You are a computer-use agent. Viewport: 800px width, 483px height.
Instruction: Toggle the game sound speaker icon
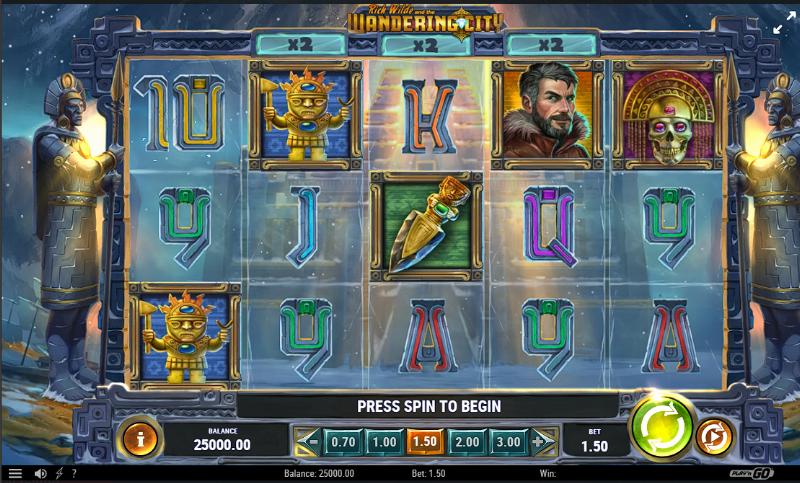pos(41,473)
